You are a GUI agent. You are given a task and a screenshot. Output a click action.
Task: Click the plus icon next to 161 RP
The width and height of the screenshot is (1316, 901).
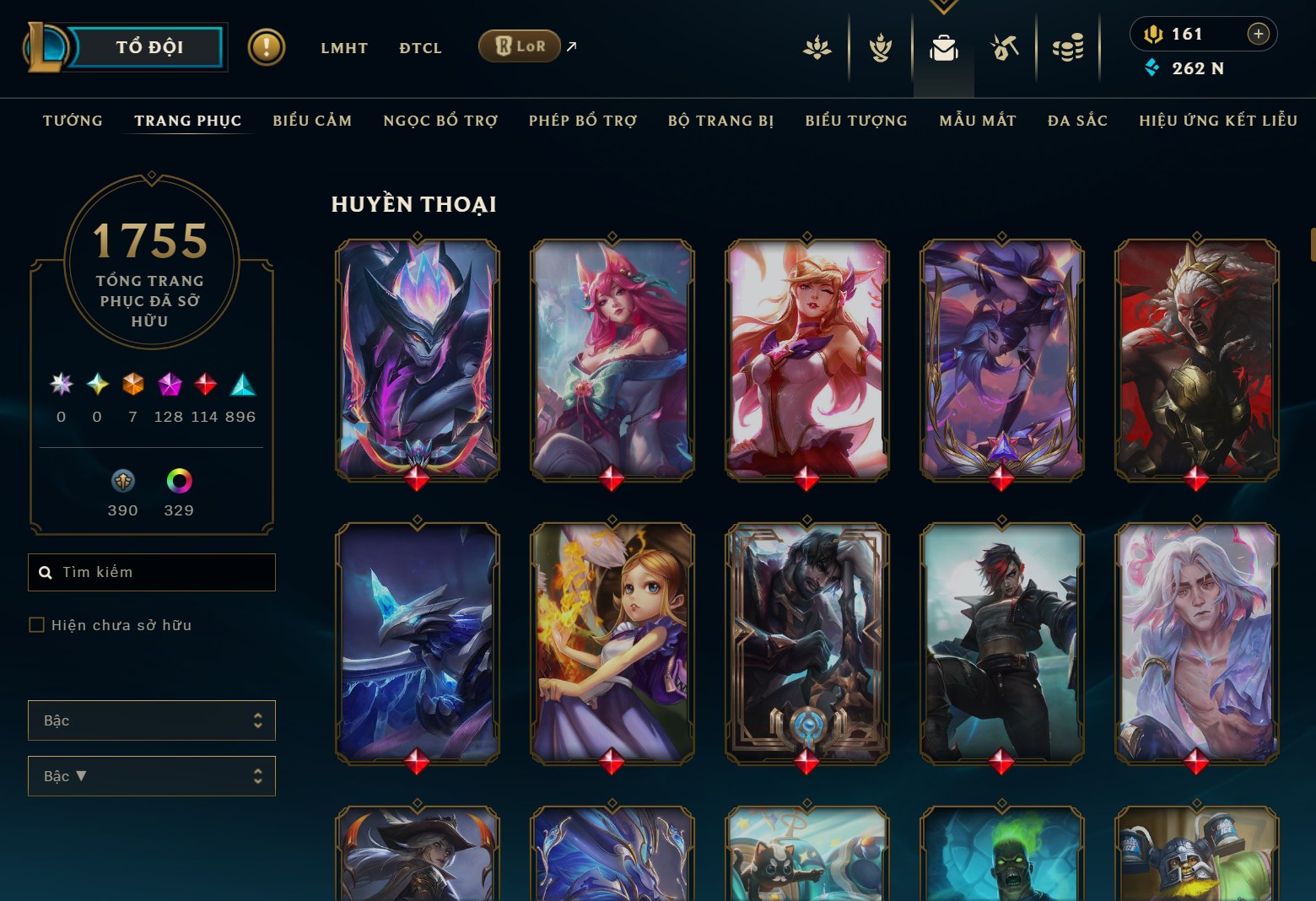pos(1258,34)
